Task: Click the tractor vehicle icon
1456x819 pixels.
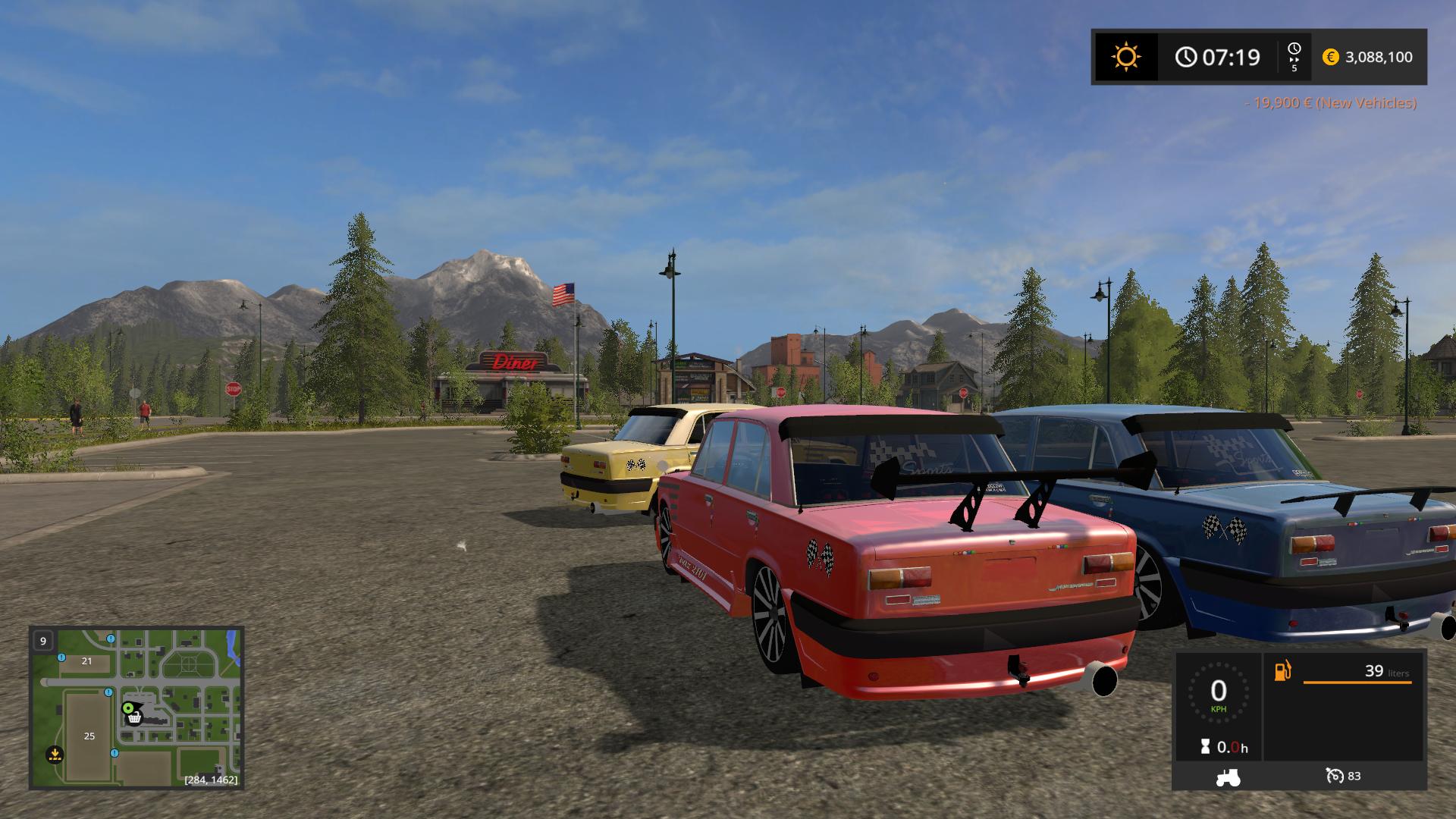Action: tap(1228, 777)
